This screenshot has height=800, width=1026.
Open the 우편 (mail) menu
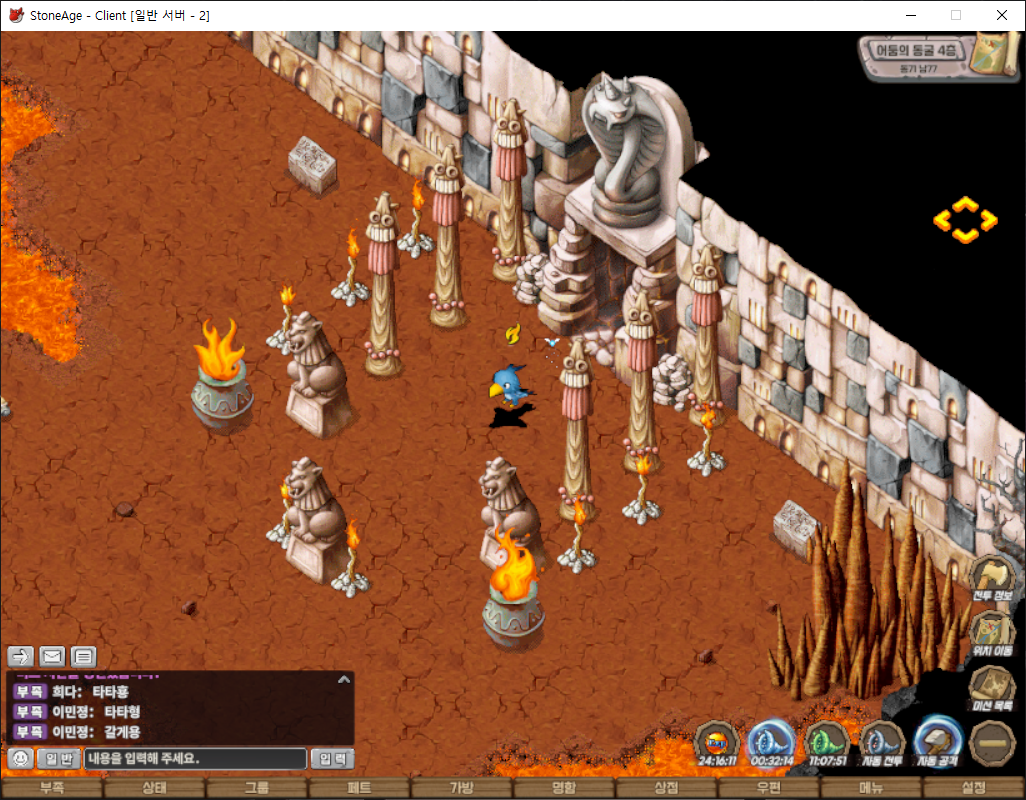point(769,788)
